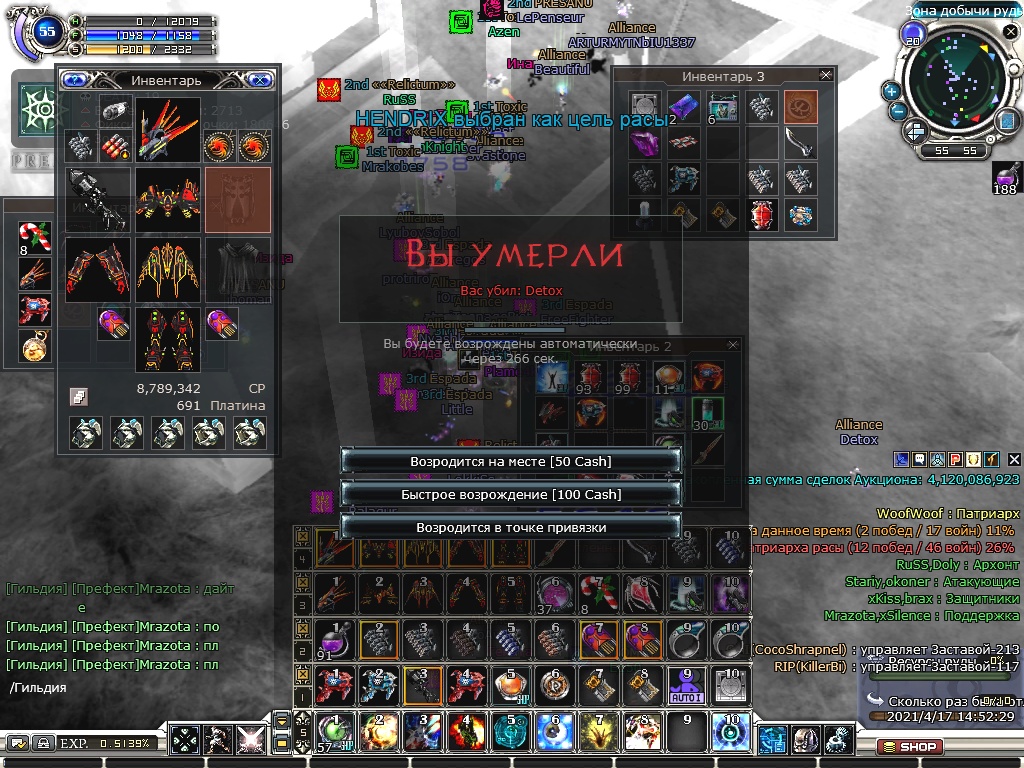This screenshot has width=1024, height=768.
Task: Select the equipped red spiked helmet
Action: [x=167, y=129]
